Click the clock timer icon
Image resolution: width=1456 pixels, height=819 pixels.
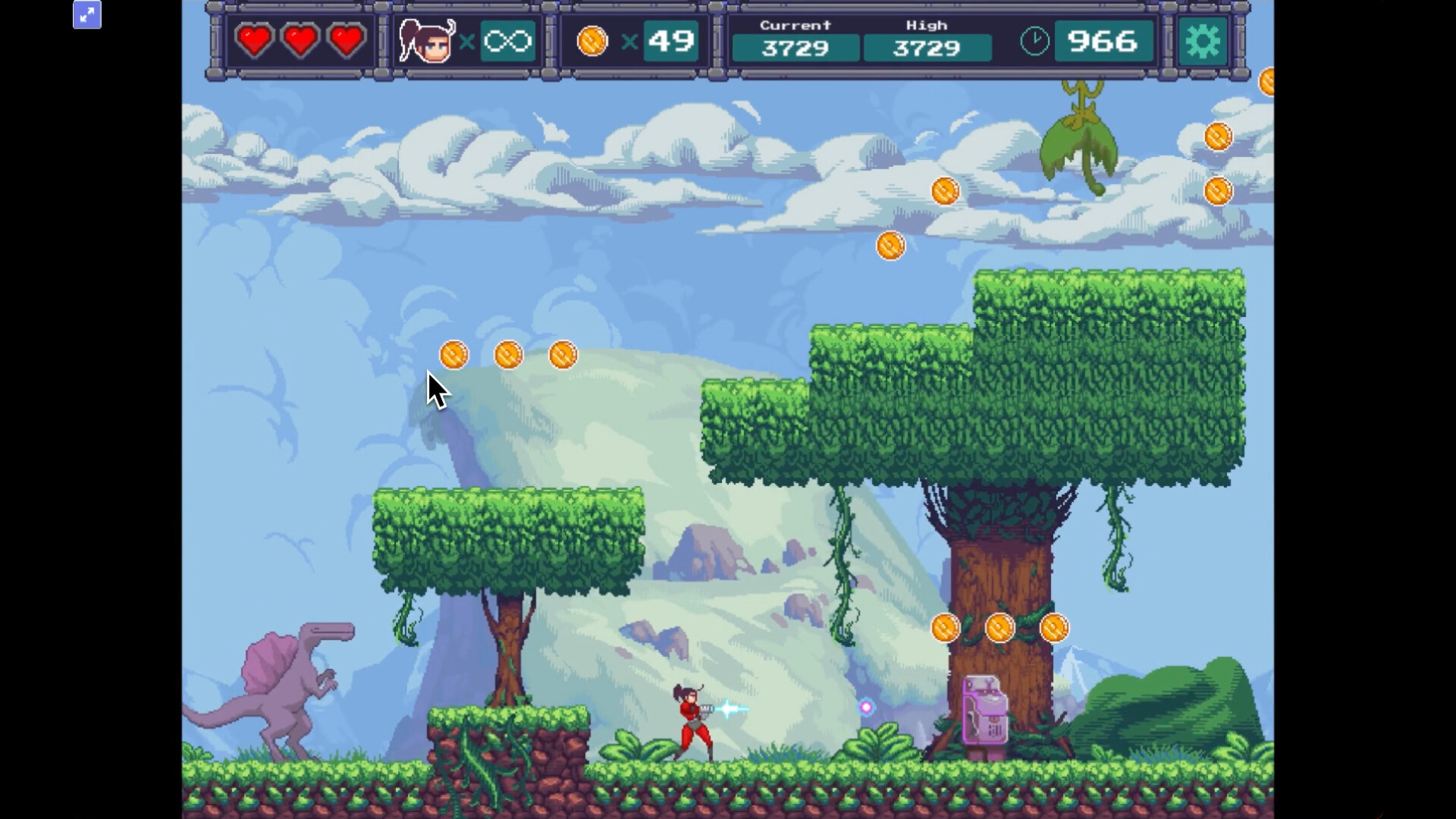tap(1034, 42)
